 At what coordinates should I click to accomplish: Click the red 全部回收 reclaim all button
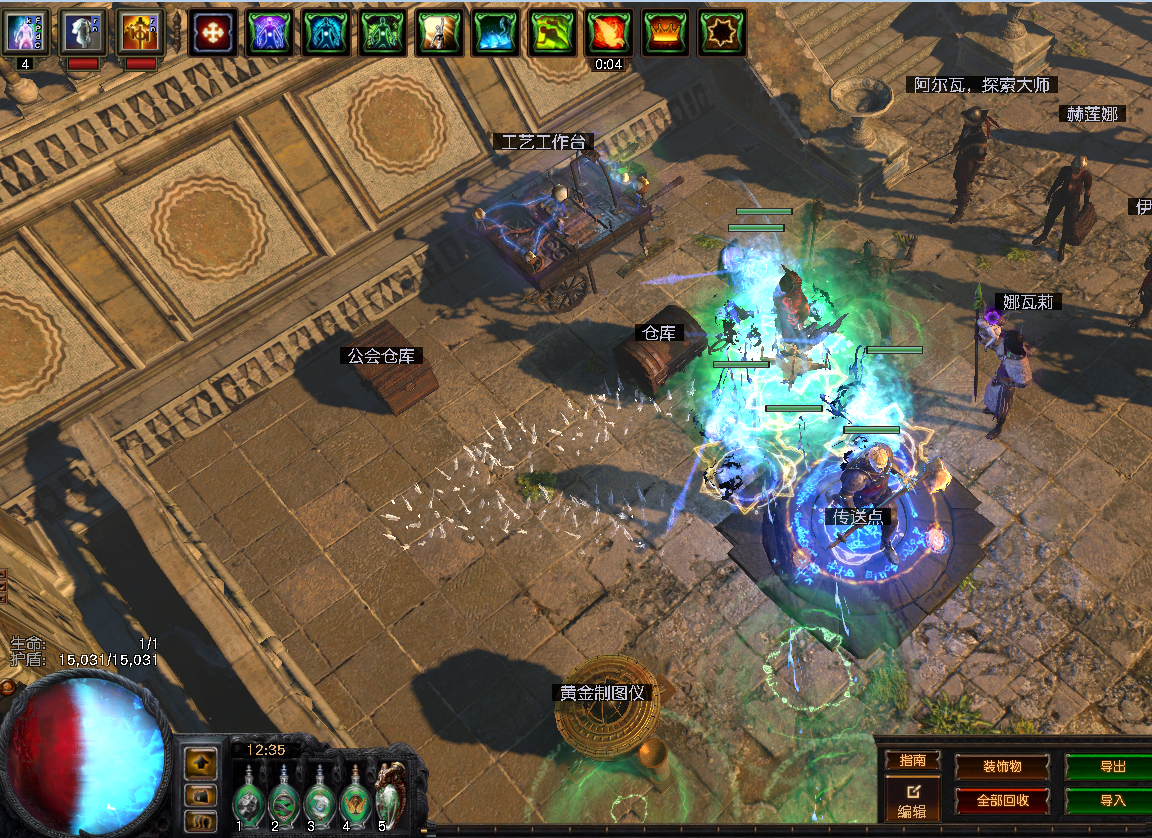click(1002, 801)
